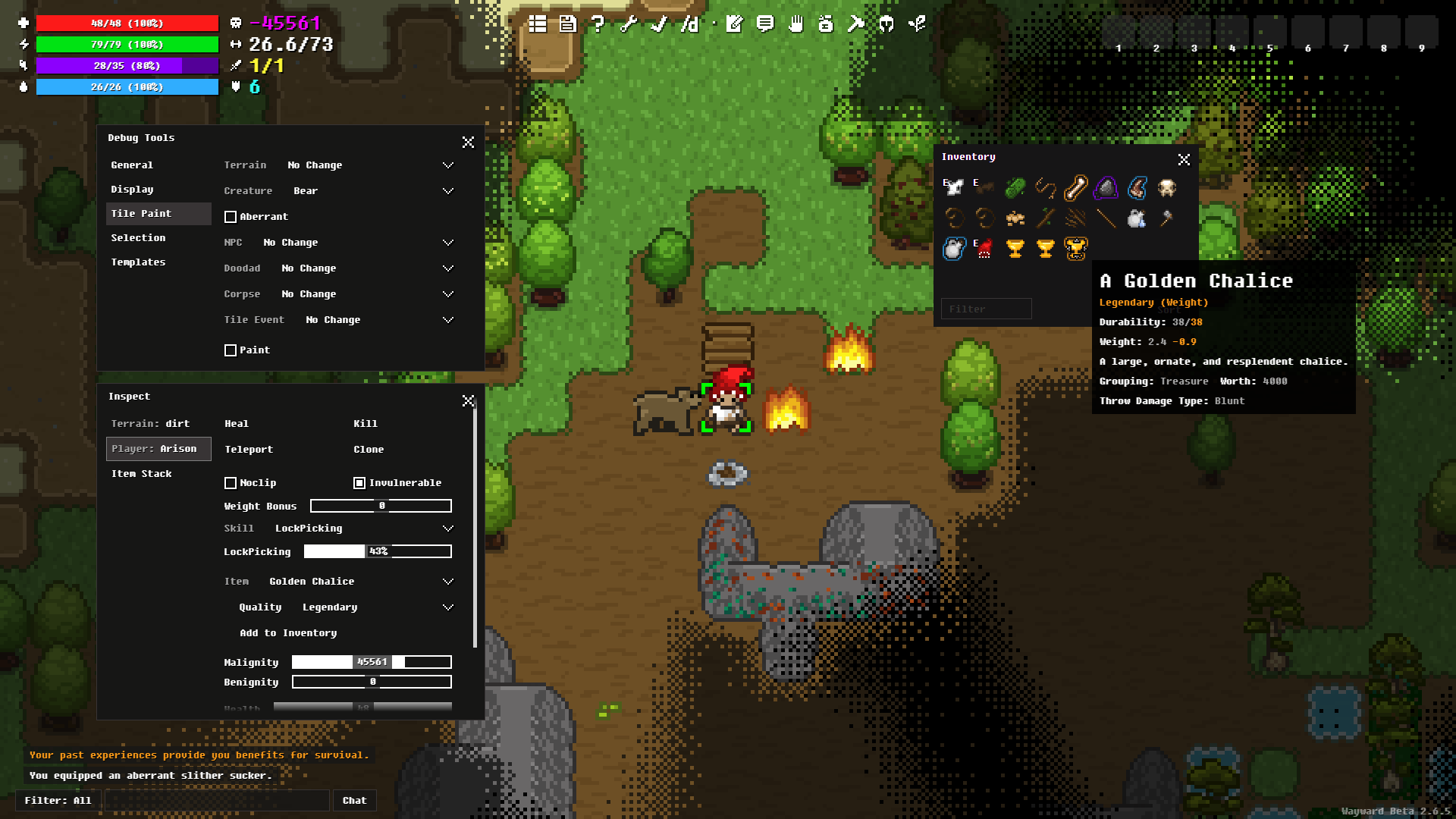Select the Templates debug tab
This screenshot has width=1456, height=819.
[138, 262]
